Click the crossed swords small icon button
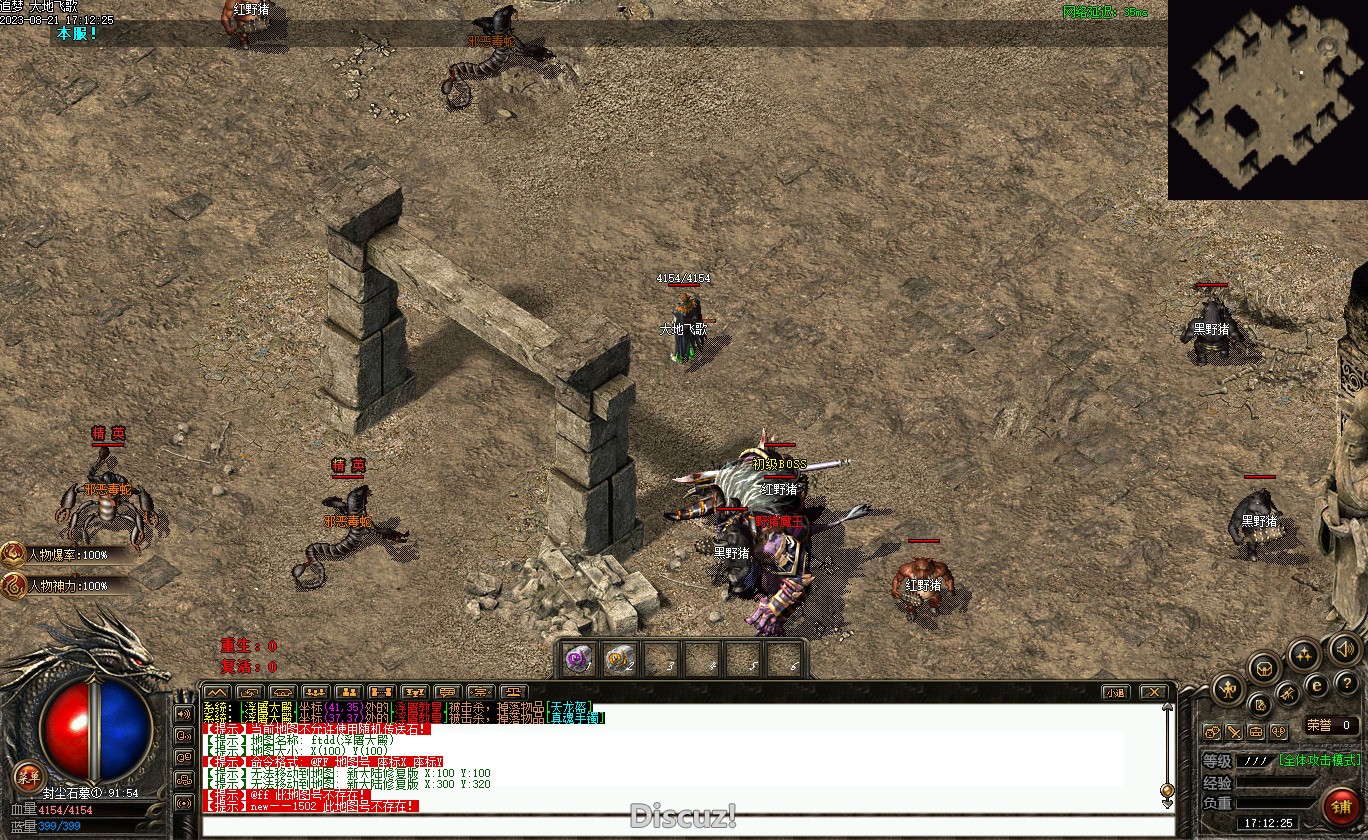This screenshot has width=1368, height=840. 1234,732
